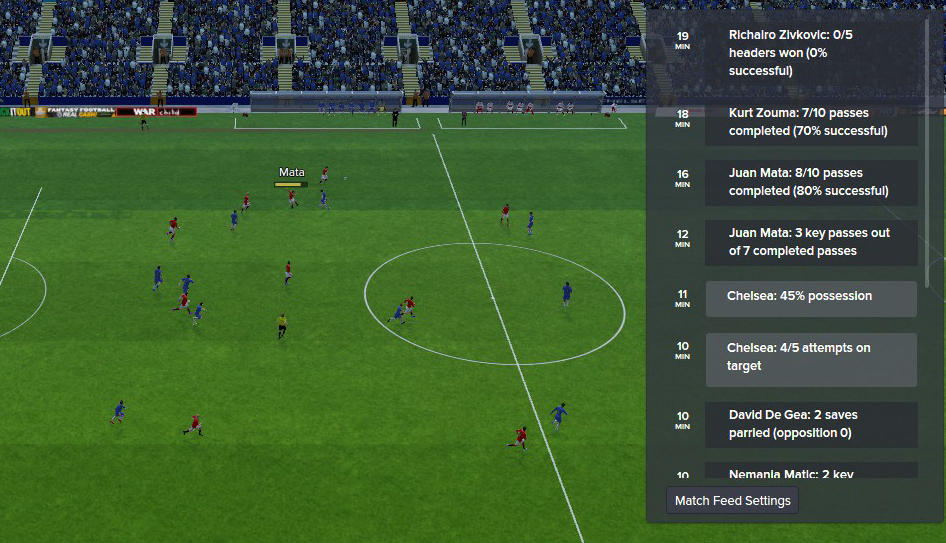Choose the Chelsea 45% possession entry
Screen dimensions: 946x543
(810, 297)
